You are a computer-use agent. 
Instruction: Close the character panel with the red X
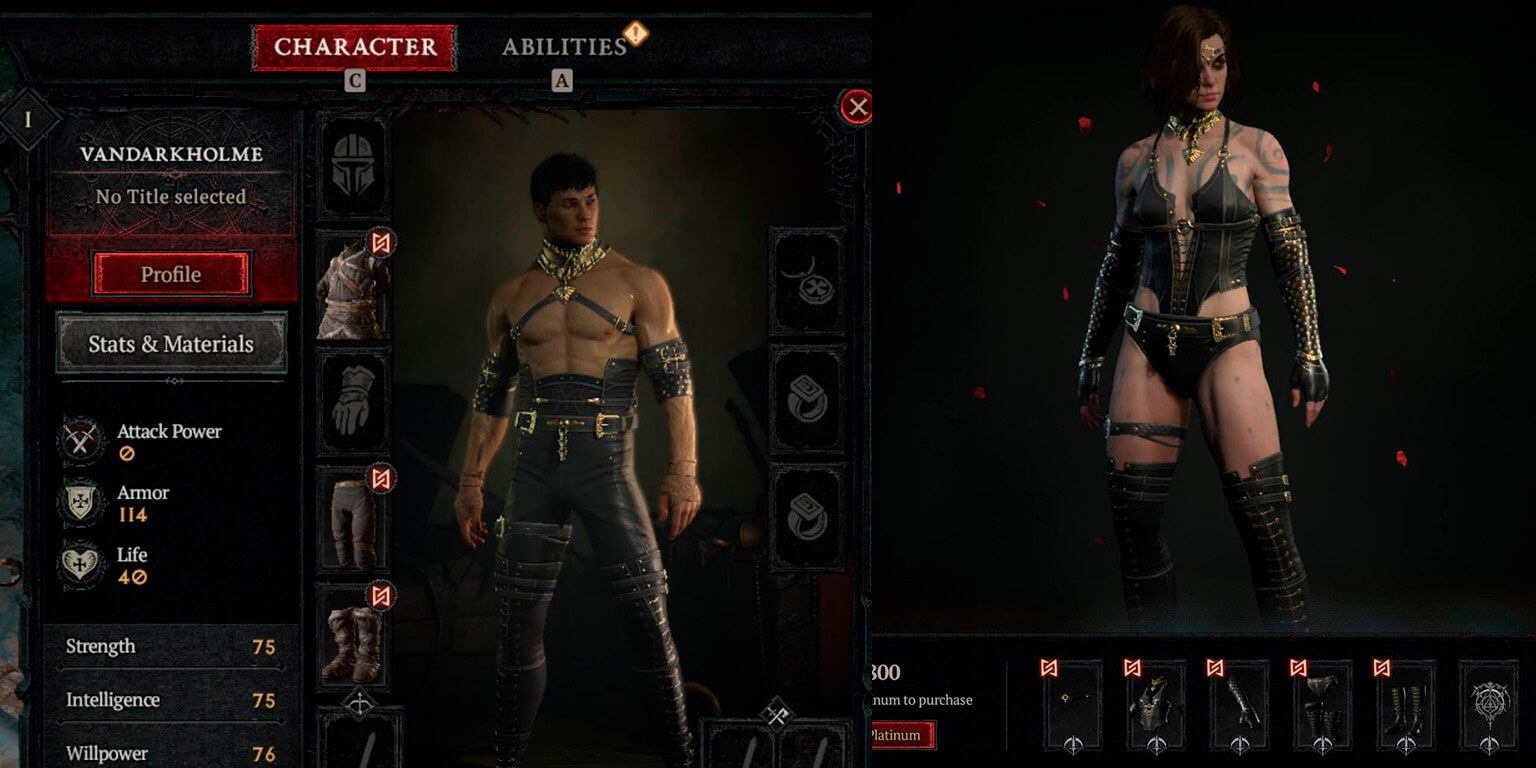point(857,107)
